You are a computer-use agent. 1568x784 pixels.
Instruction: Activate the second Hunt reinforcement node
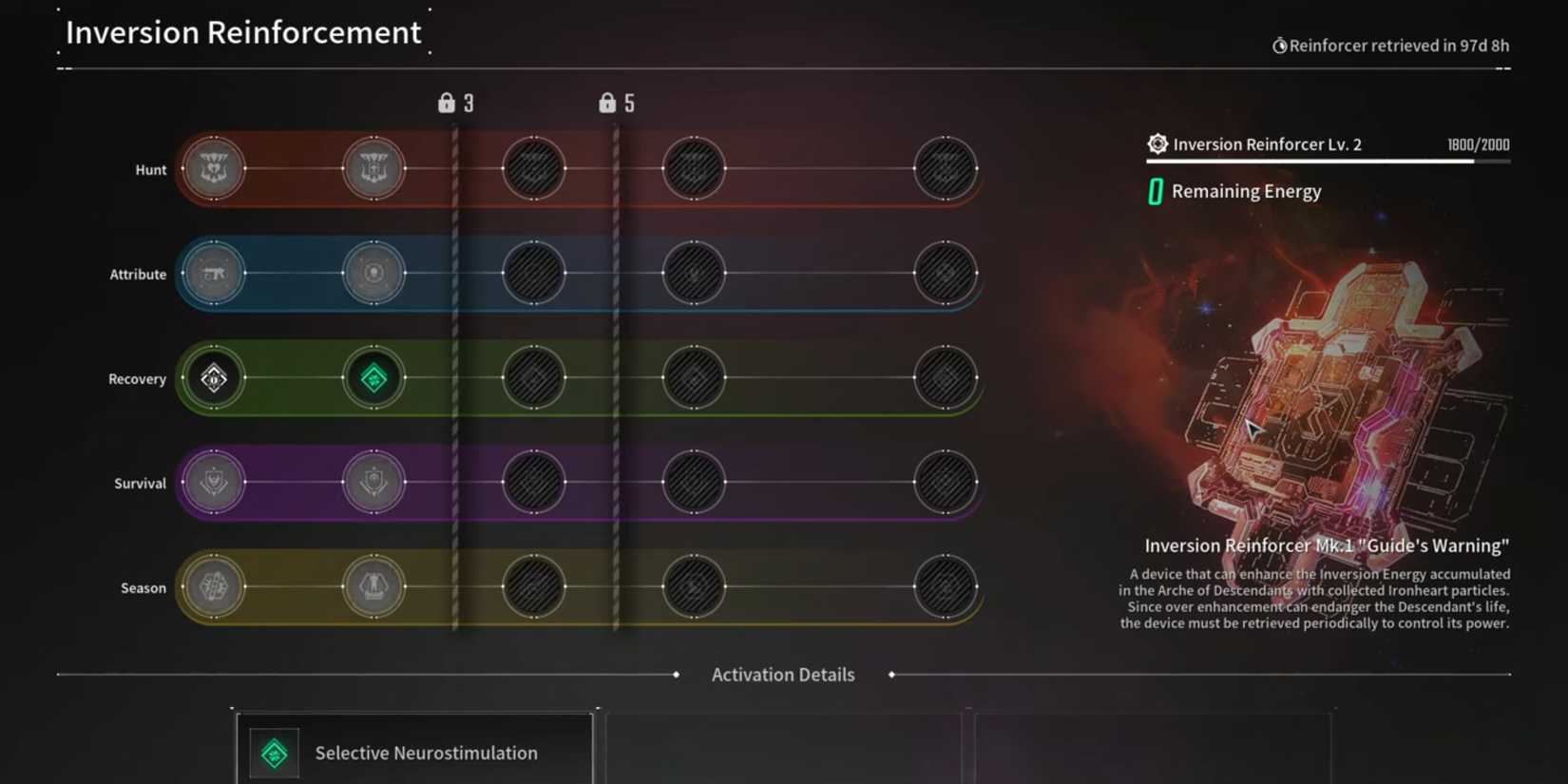tap(373, 168)
